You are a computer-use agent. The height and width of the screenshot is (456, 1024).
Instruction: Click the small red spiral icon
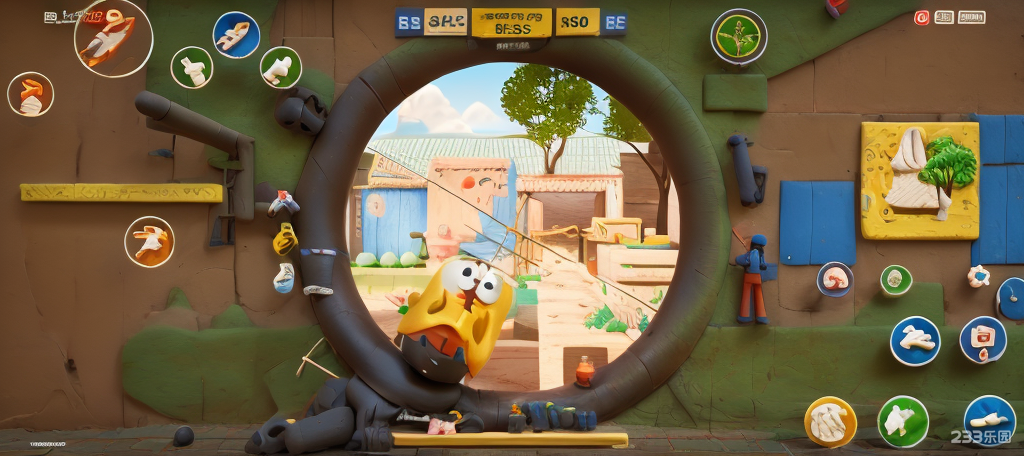921,17
